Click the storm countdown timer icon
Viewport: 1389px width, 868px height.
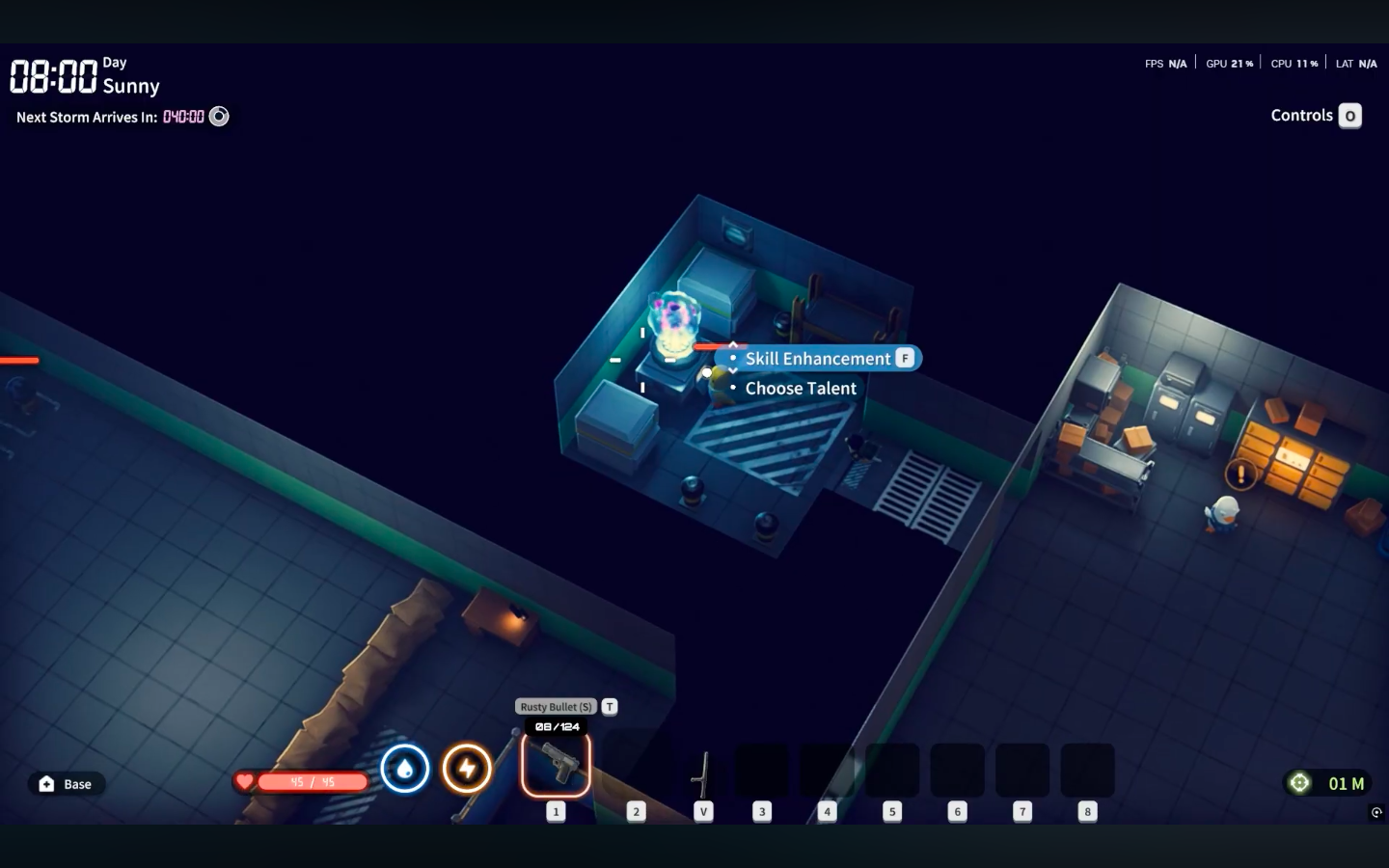219,117
